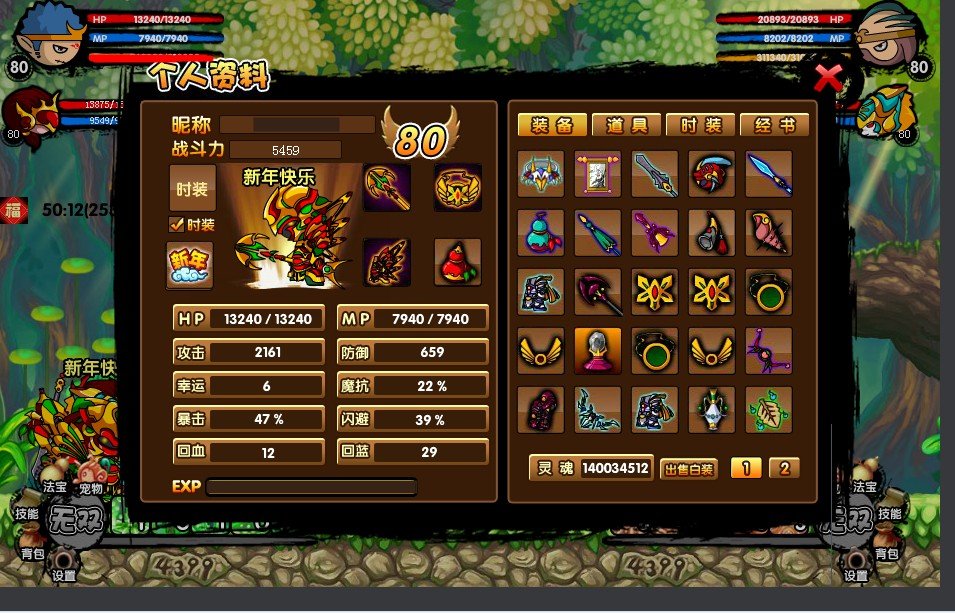Select the equipped red gourd slot

pos(457,262)
